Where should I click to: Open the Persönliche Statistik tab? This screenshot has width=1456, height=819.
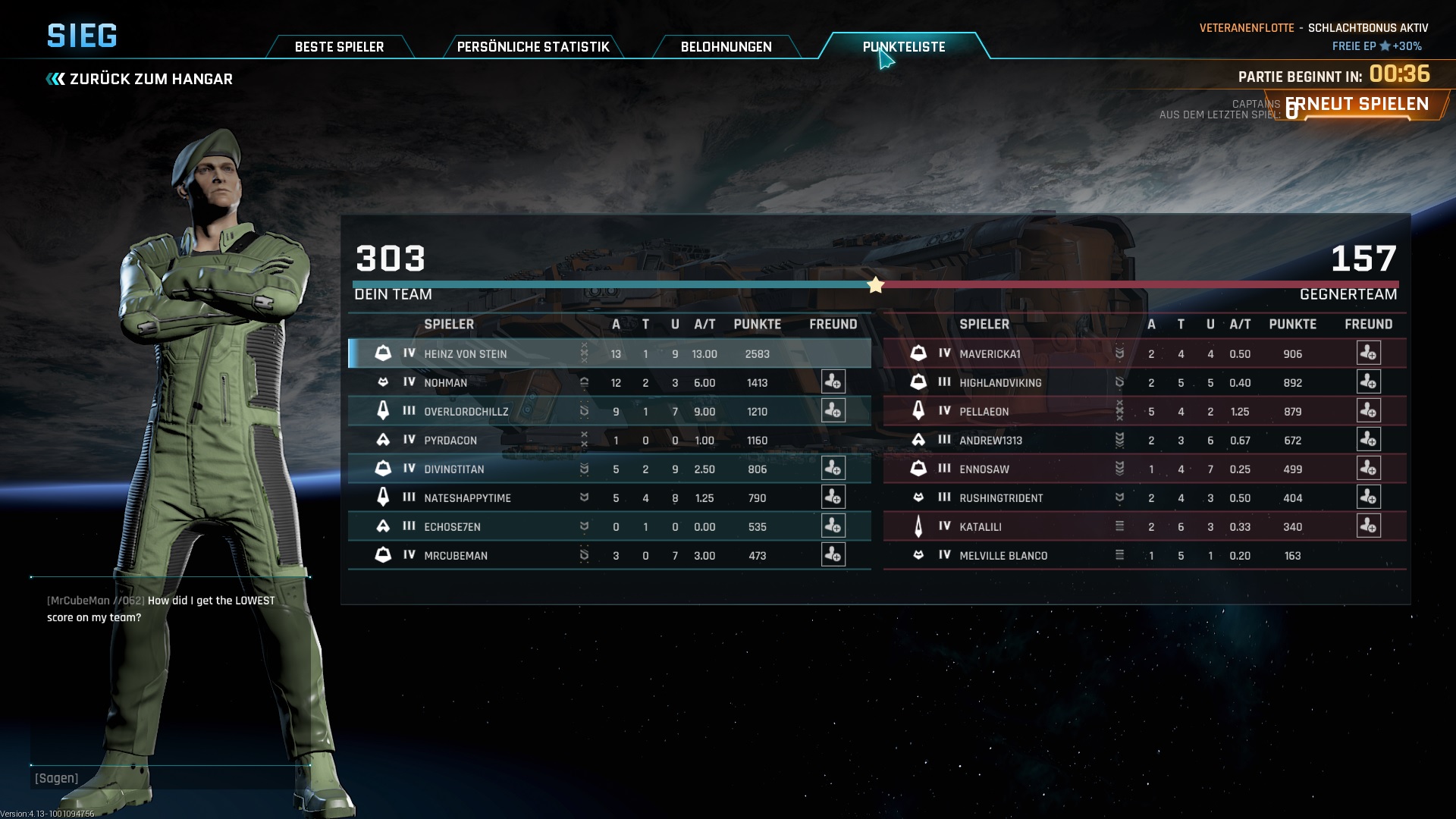point(532,47)
